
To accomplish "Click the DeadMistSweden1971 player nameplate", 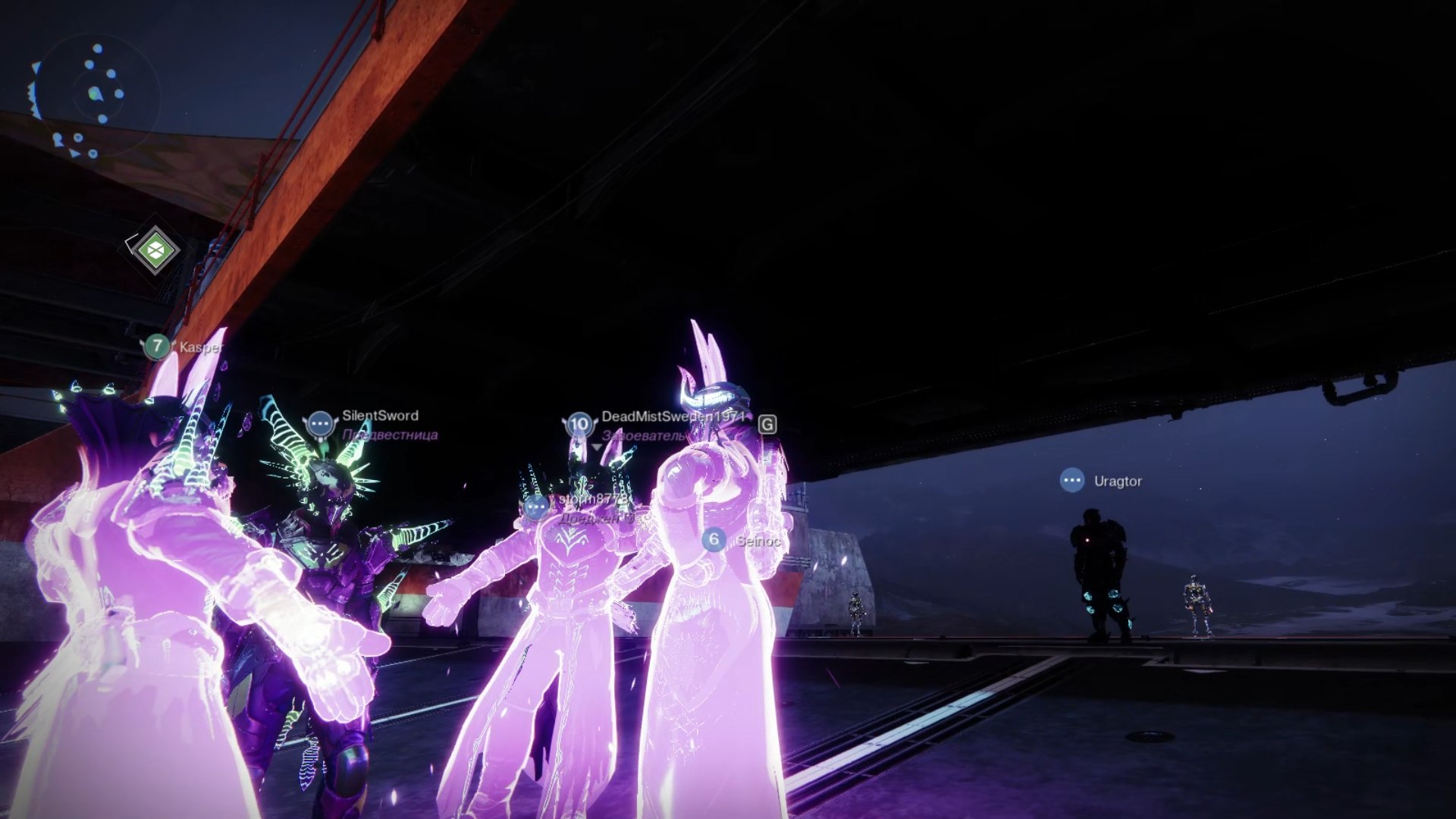I will (672, 416).
